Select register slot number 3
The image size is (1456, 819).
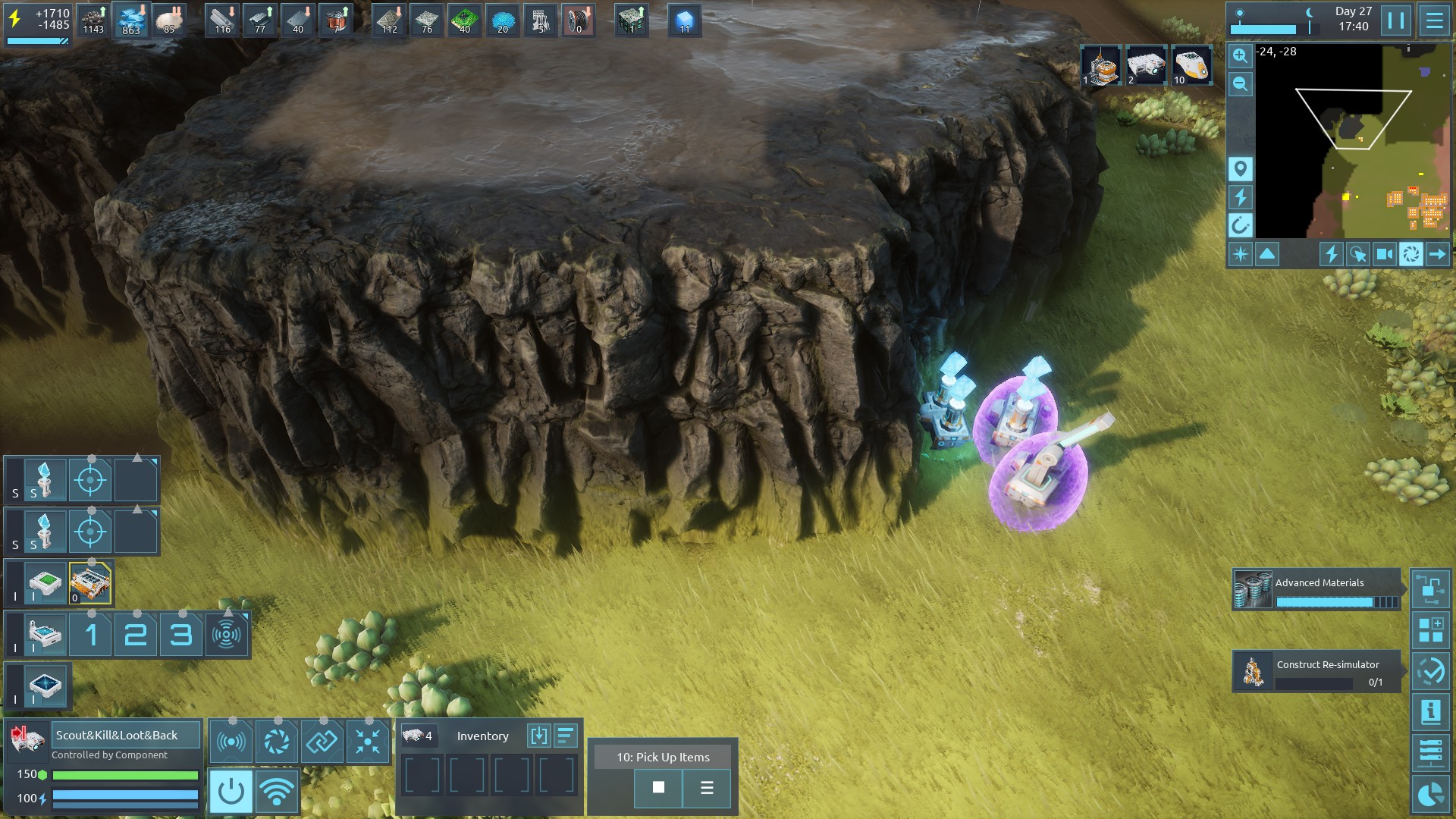point(180,635)
